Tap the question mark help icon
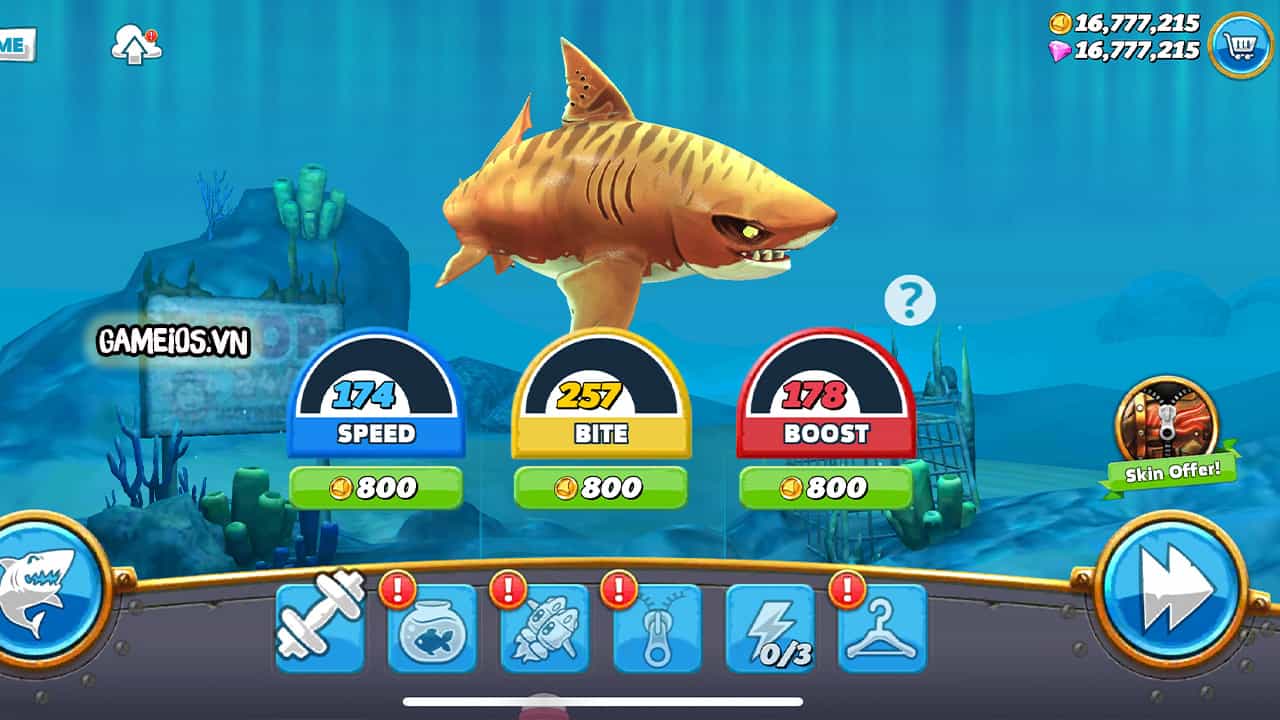Viewport: 1280px width, 720px height. click(908, 297)
